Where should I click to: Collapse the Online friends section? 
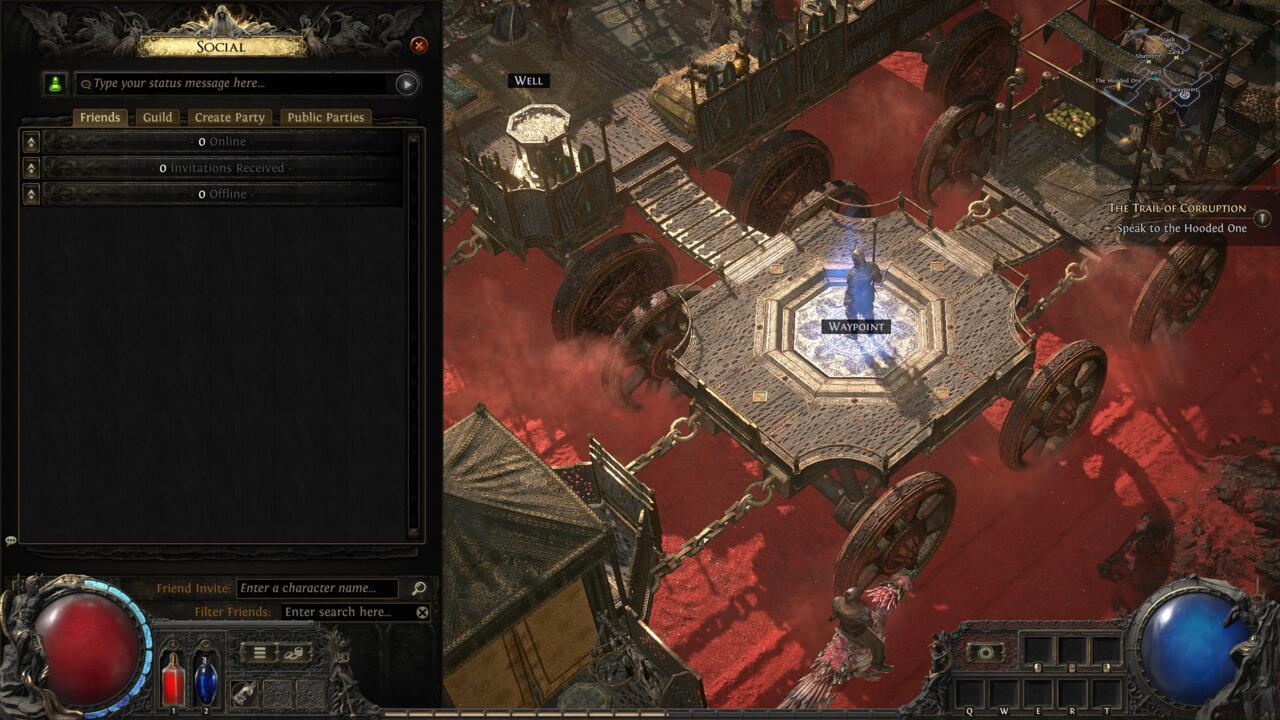coord(33,141)
